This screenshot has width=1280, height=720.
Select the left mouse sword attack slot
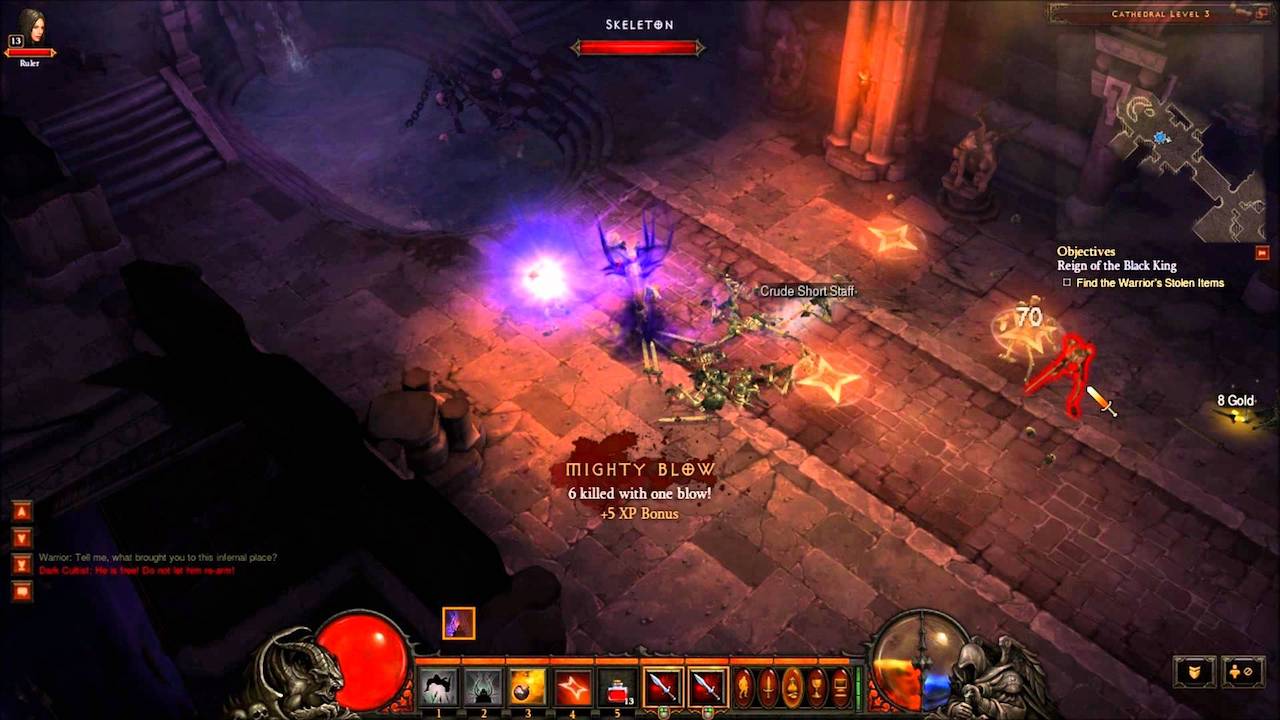coord(663,687)
